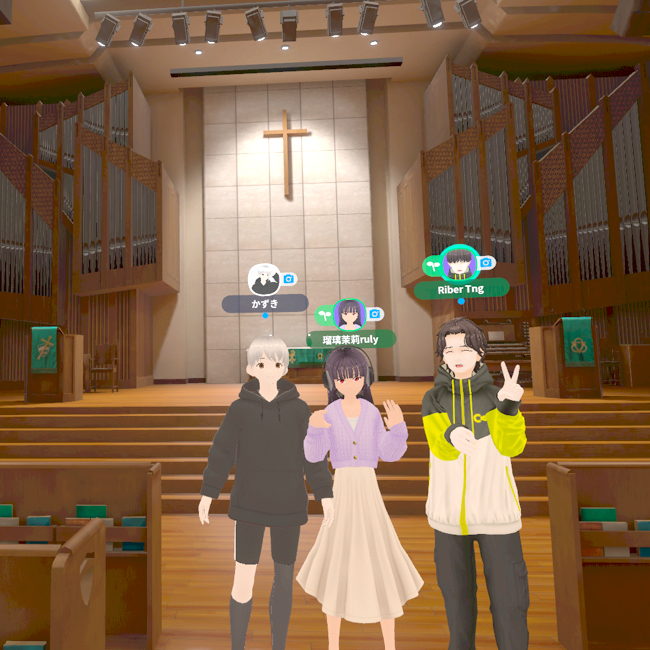650x650 pixels.
Task: Click the sprout badge beside 瑠璃茉莉ruly's portrait
Action: tap(325, 314)
